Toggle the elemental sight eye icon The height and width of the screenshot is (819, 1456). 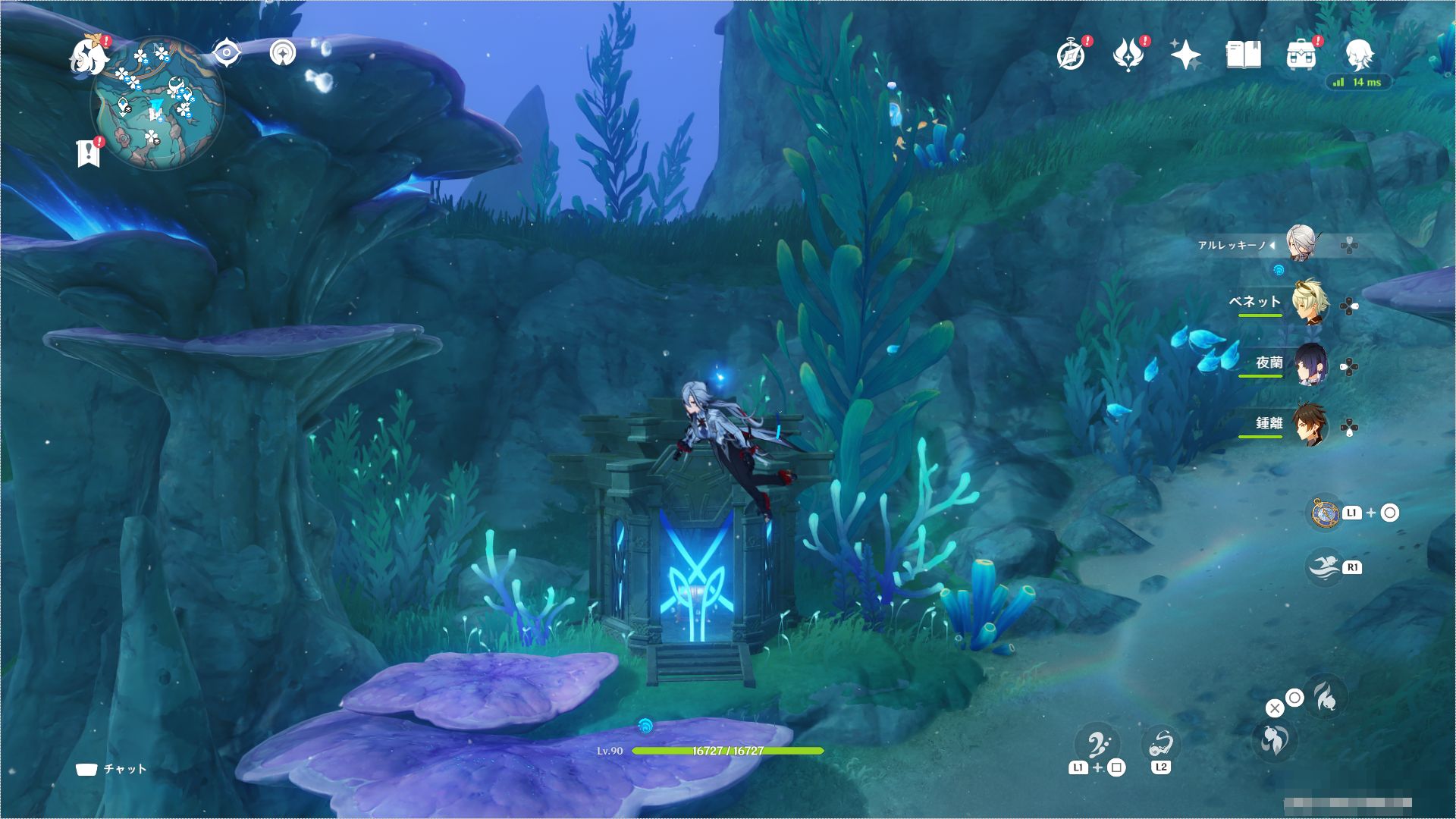(226, 52)
